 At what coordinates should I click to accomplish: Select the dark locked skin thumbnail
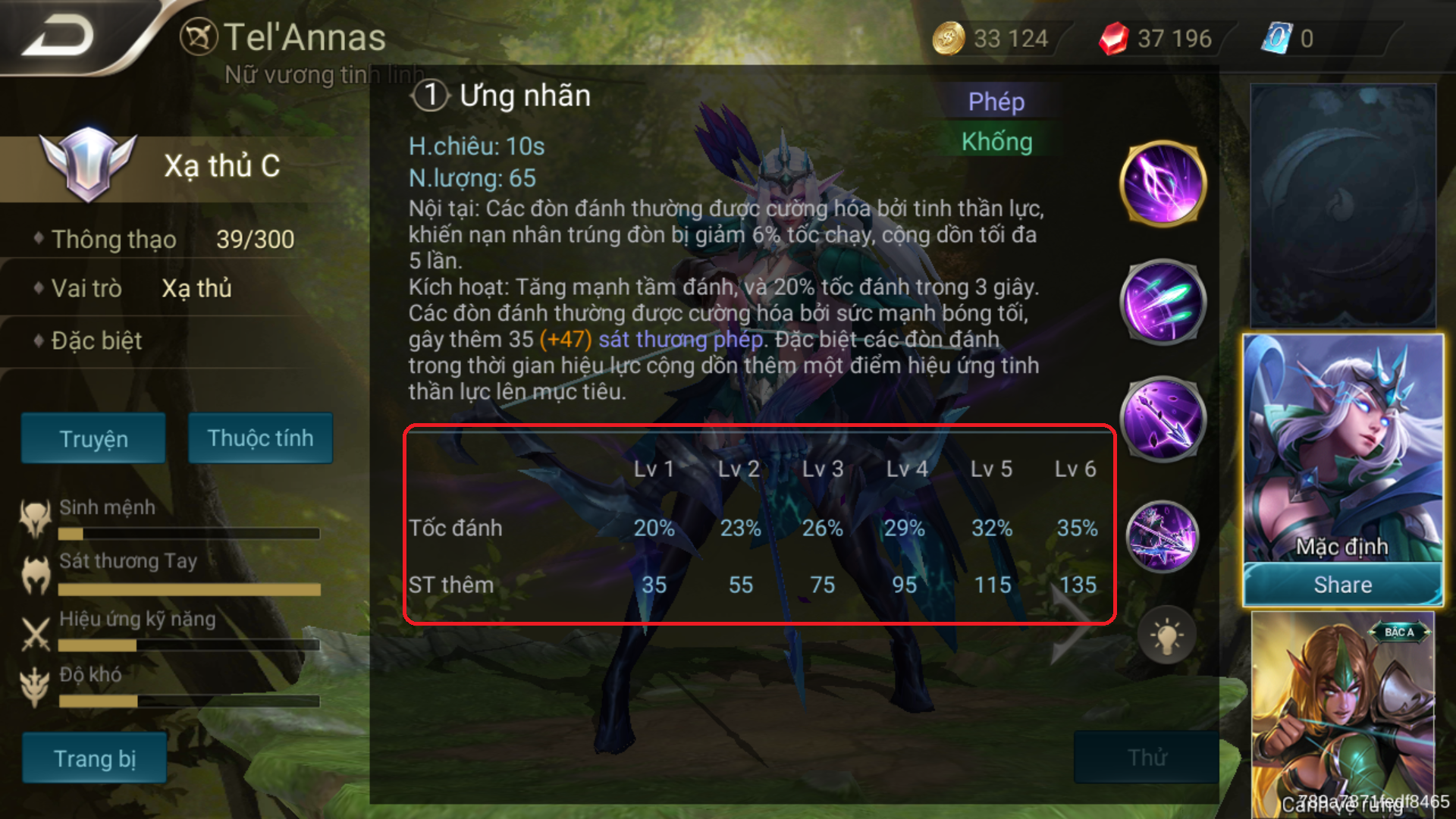(x=1342, y=205)
